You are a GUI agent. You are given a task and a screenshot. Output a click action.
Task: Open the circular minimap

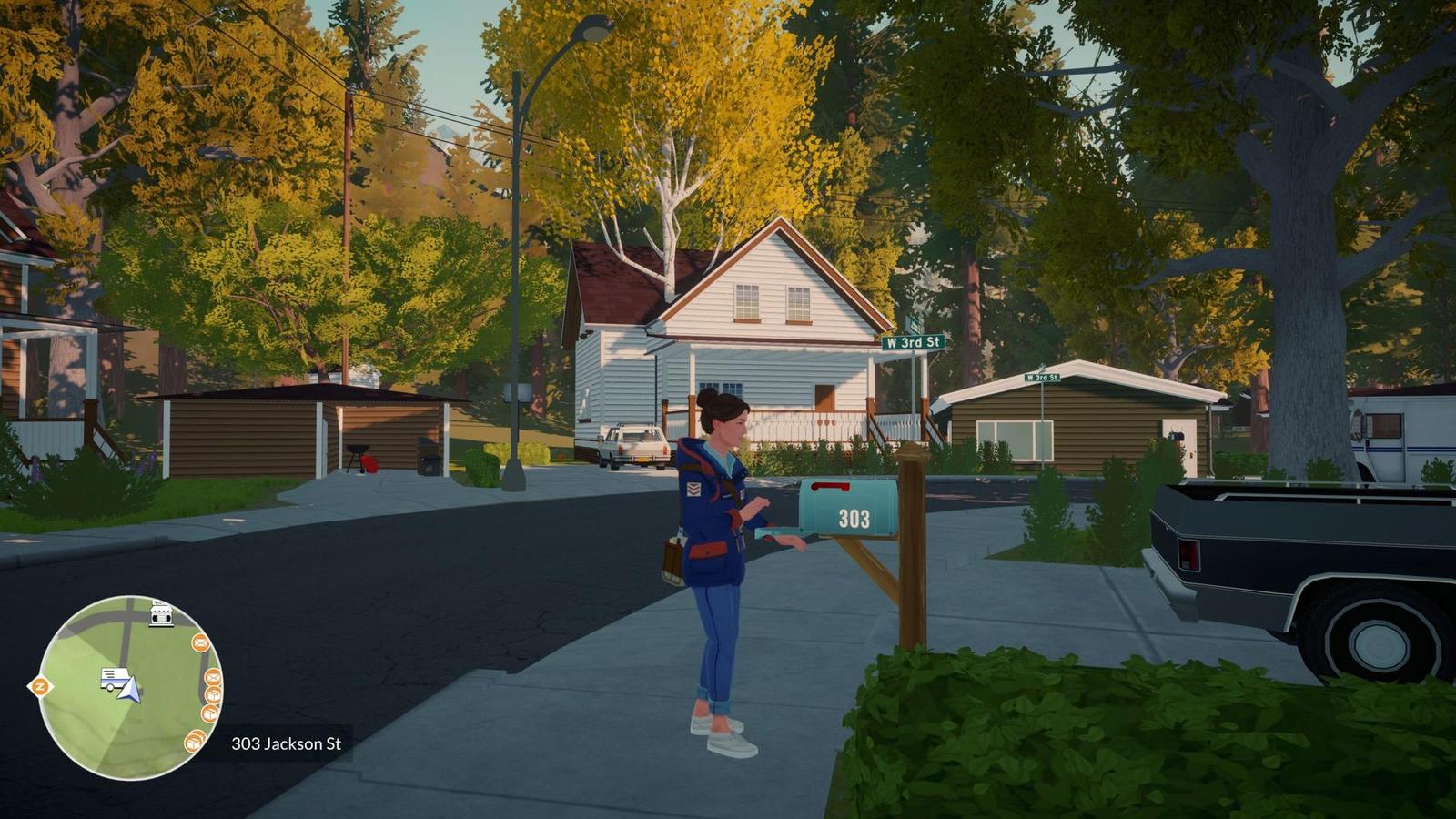[x=129, y=688]
